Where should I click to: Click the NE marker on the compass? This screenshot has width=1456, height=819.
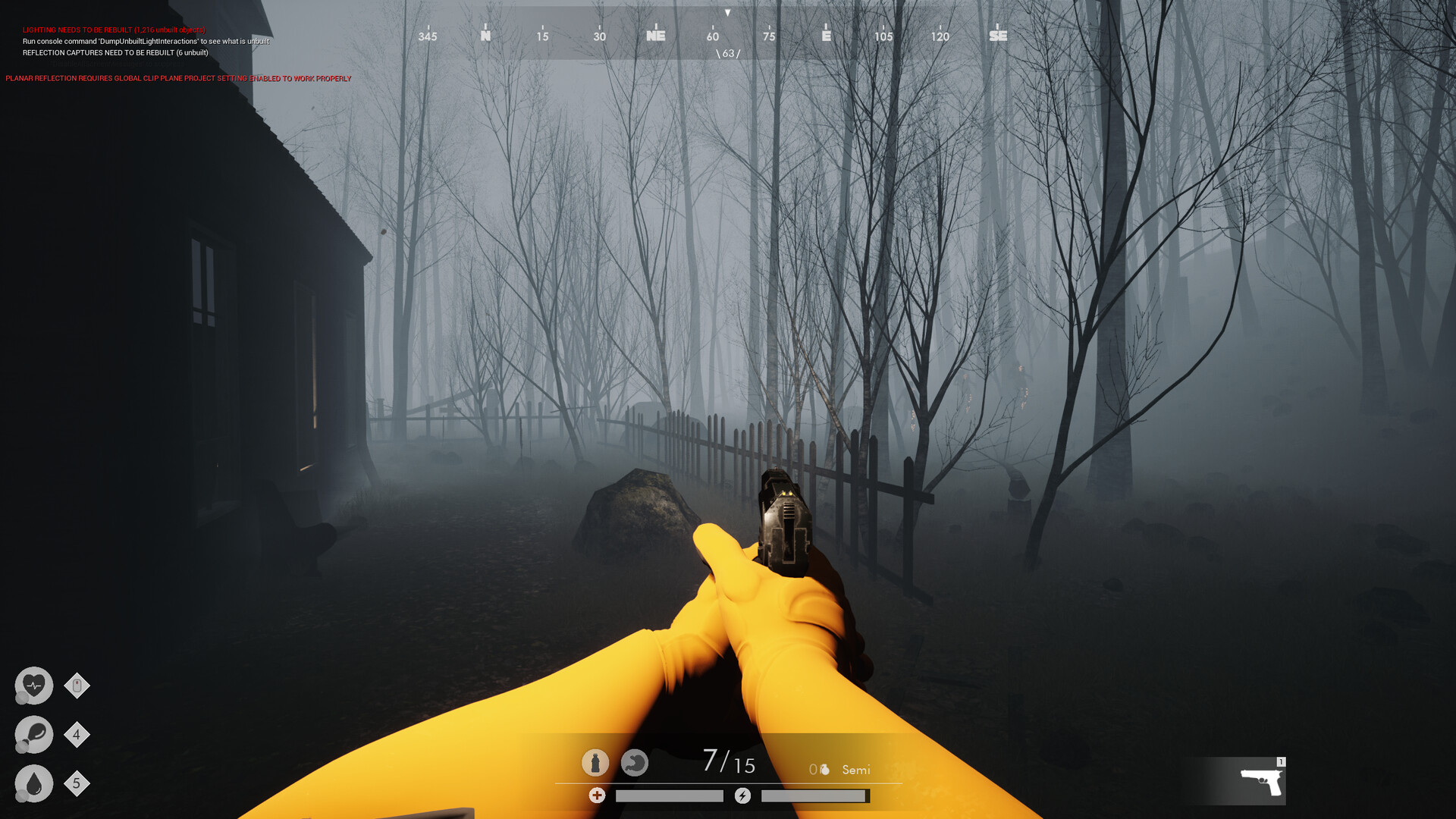(654, 35)
